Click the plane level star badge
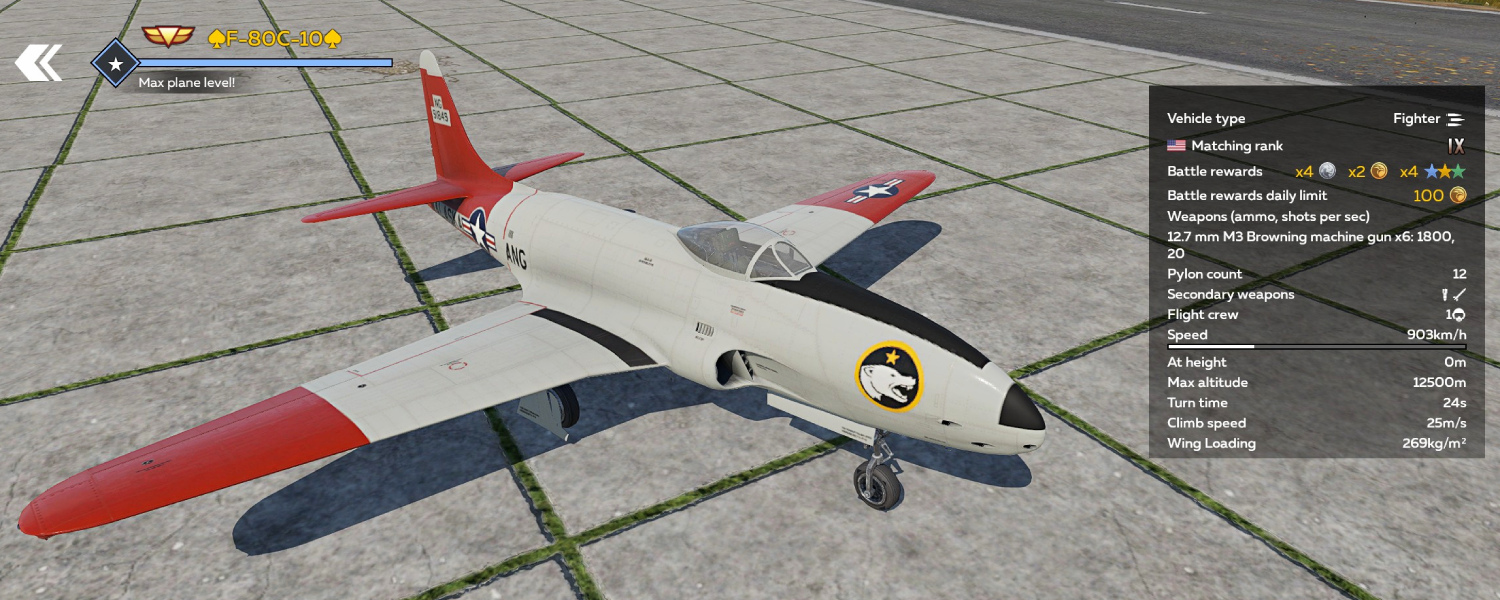This screenshot has width=1500, height=600. click(x=116, y=64)
